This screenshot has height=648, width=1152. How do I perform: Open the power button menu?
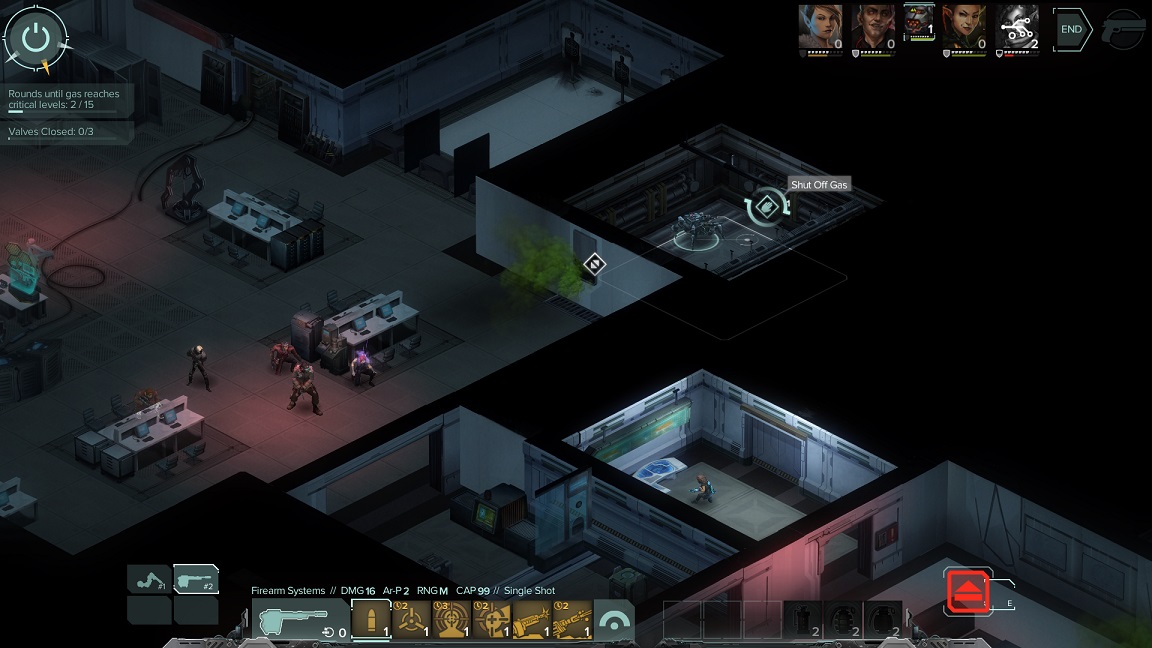(36, 37)
